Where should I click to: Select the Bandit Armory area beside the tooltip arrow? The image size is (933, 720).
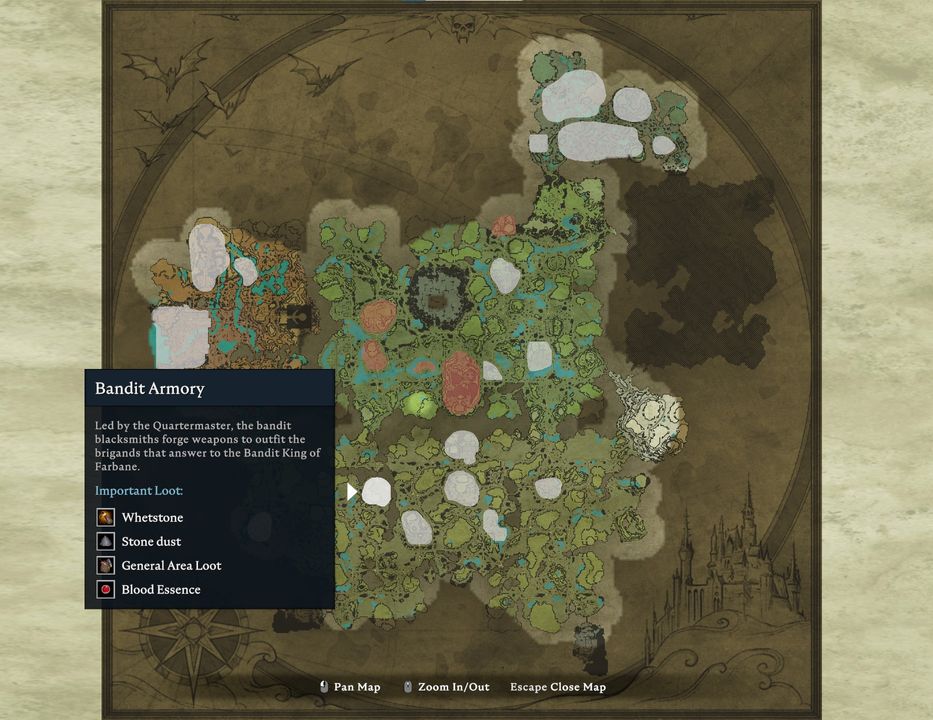[376, 491]
